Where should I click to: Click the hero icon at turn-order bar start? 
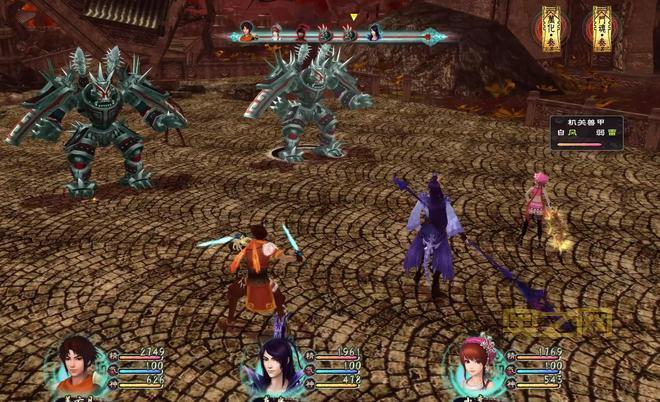point(248,32)
